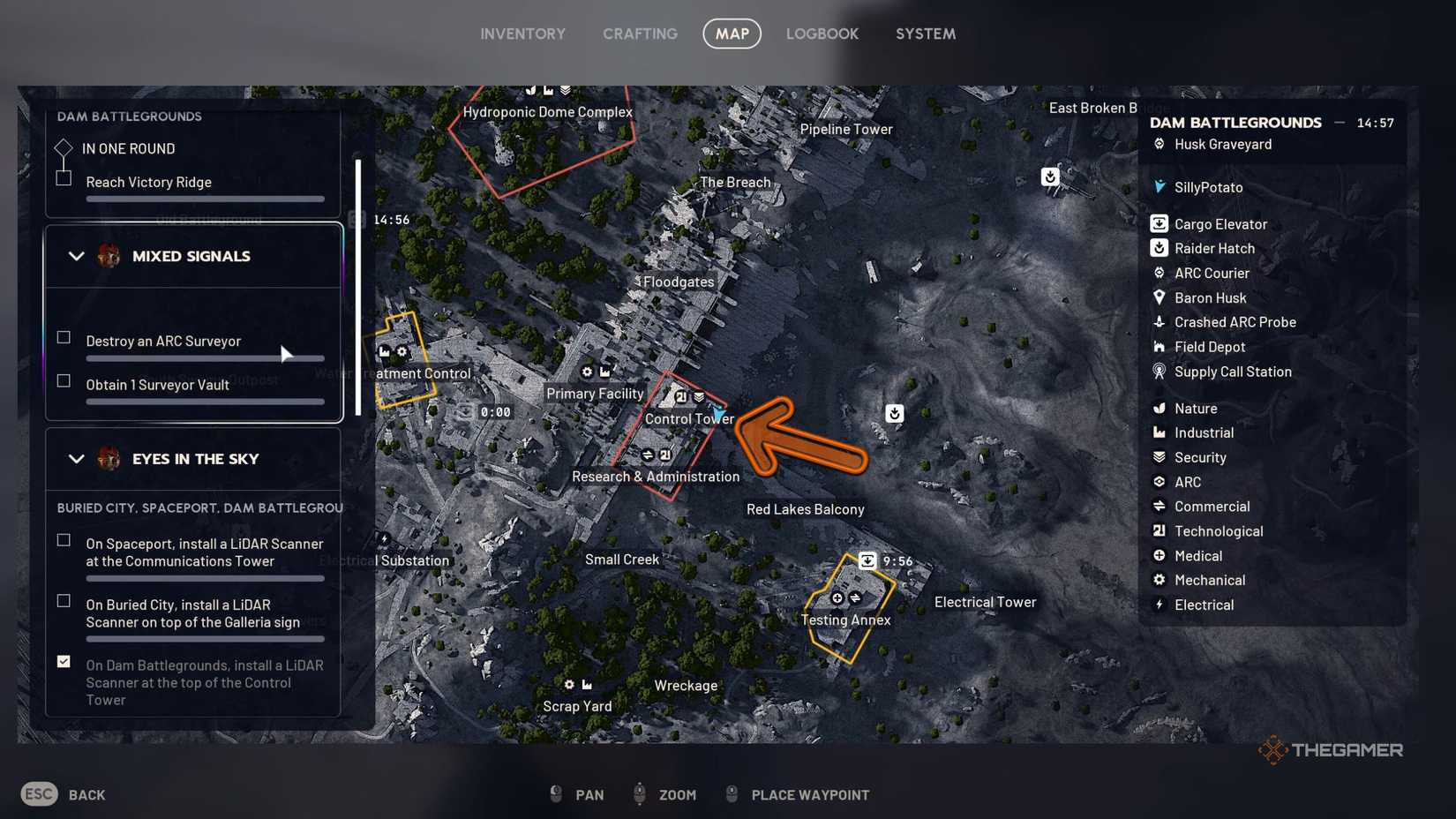Collapse the Eyes In The Sky section
Screen dimensions: 1456x819
coord(76,459)
